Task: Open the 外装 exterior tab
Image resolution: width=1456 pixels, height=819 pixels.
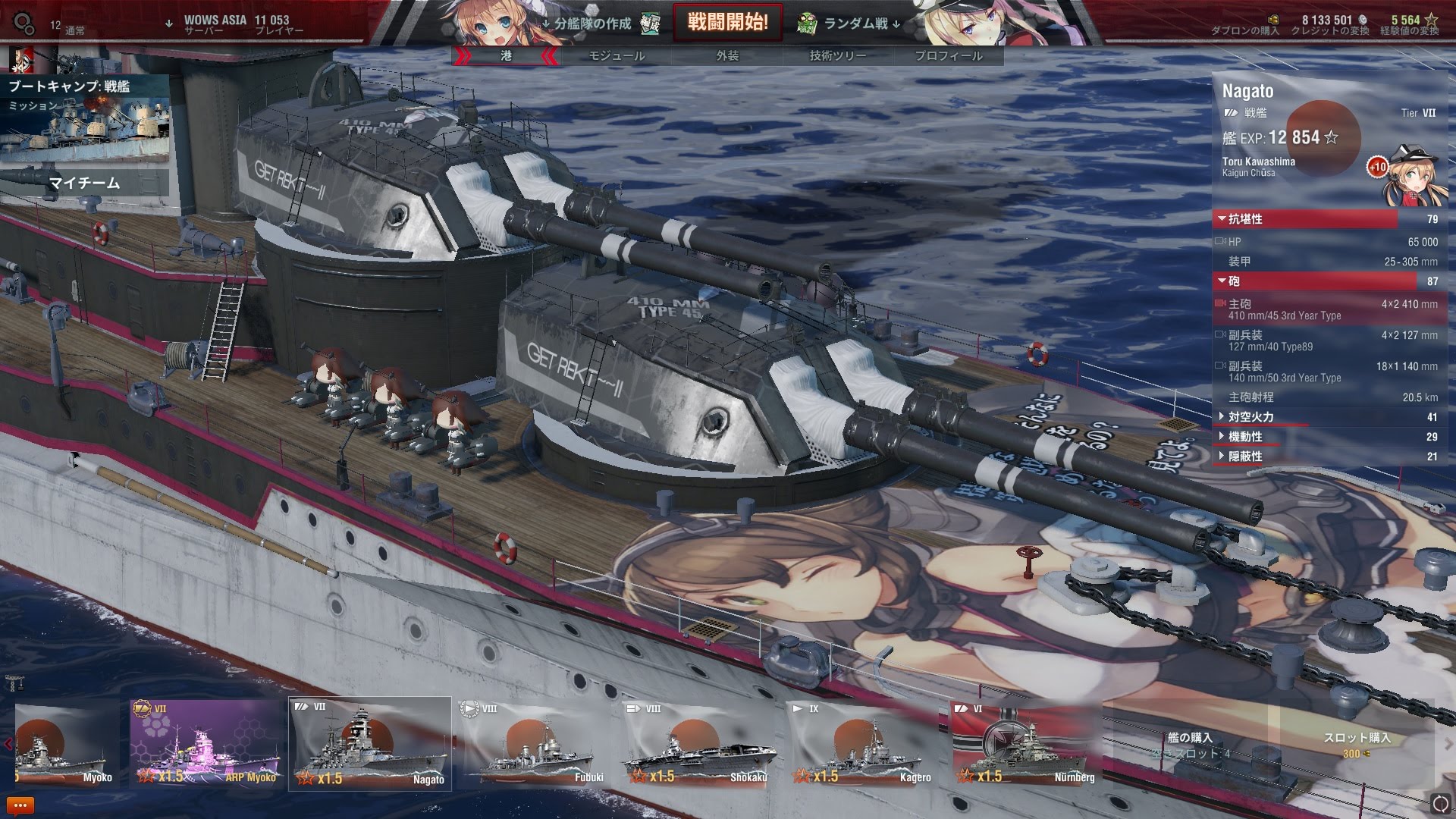Action: tap(727, 55)
